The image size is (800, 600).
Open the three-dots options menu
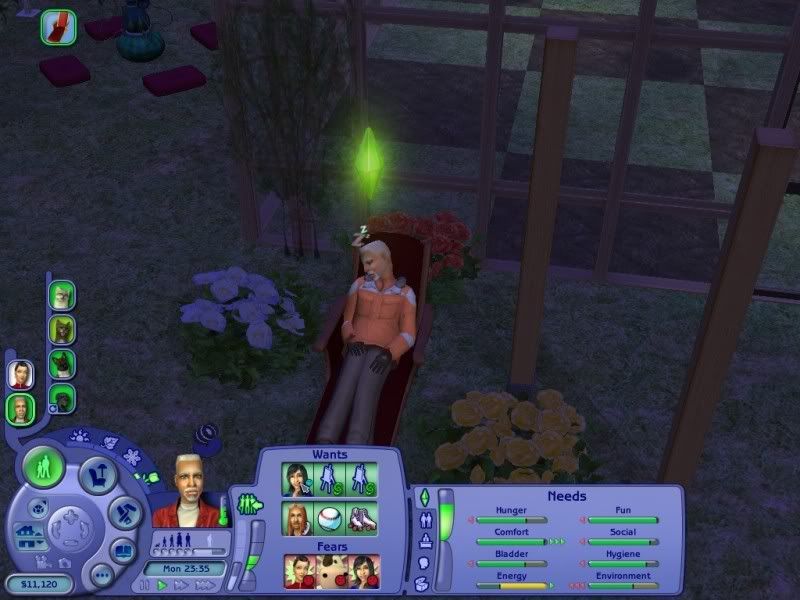[x=100, y=576]
